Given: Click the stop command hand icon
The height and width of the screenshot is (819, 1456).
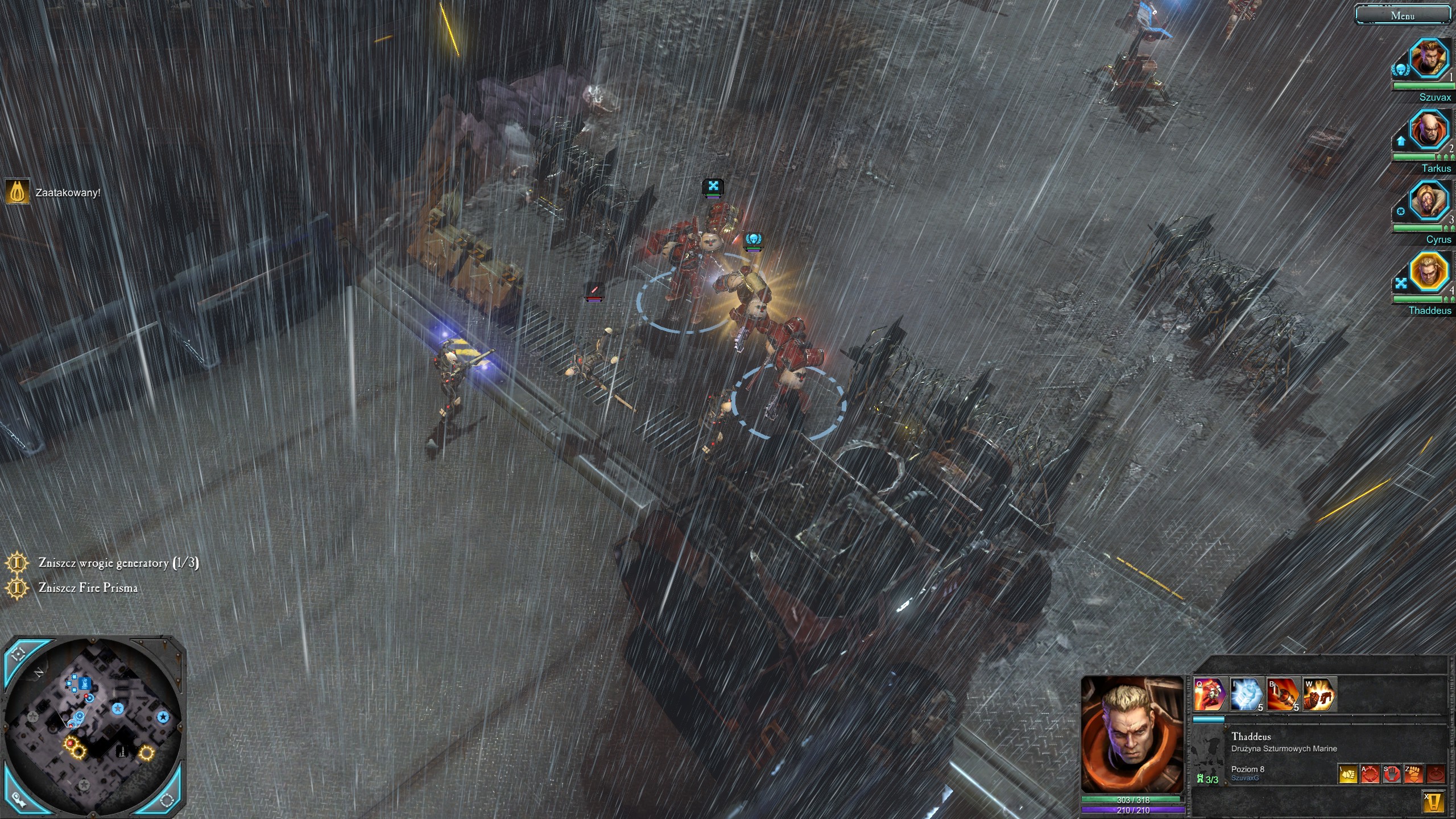Looking at the screenshot, I should click(x=1392, y=774).
